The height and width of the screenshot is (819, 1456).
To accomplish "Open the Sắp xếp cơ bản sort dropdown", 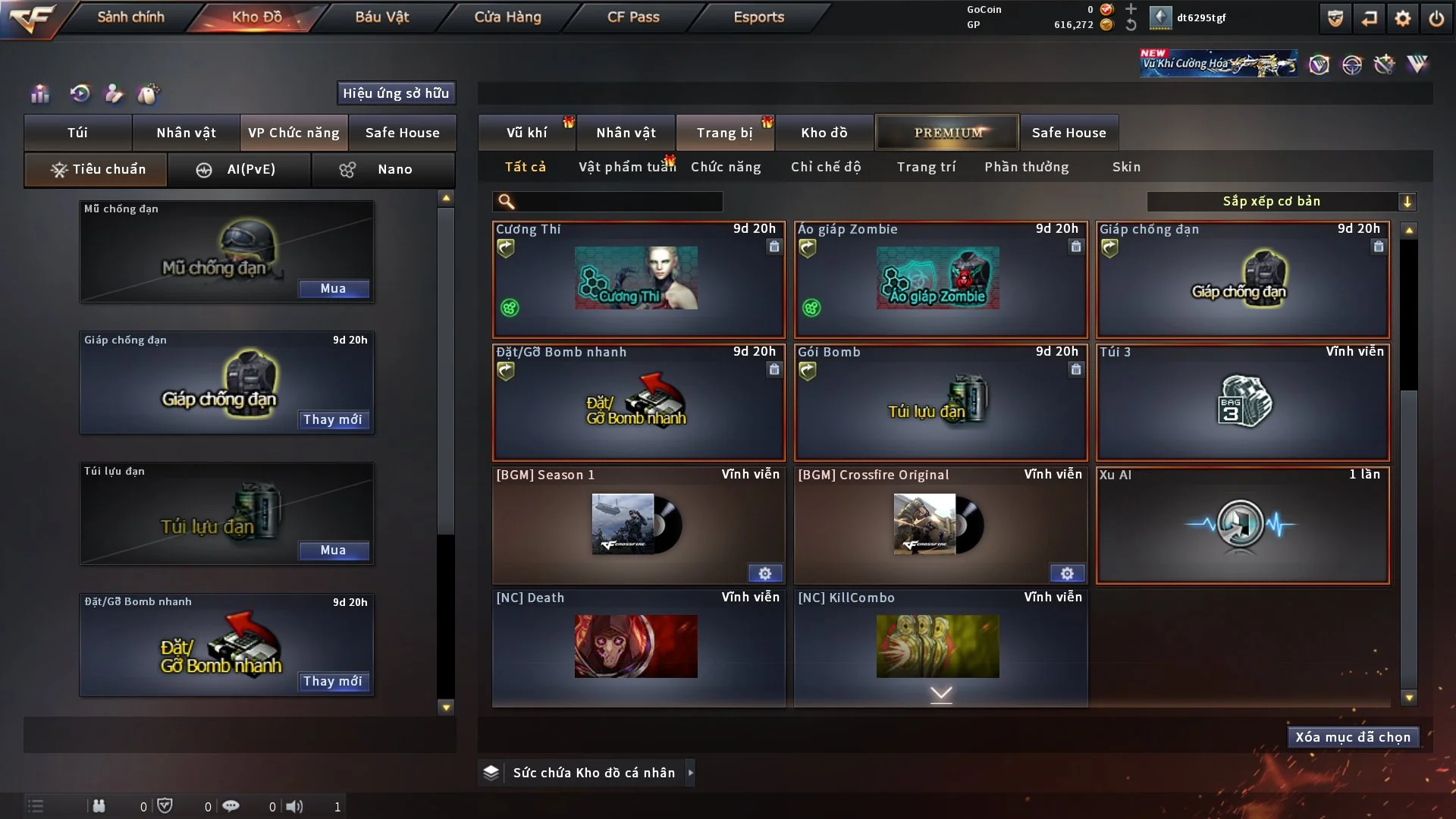I will [1282, 202].
